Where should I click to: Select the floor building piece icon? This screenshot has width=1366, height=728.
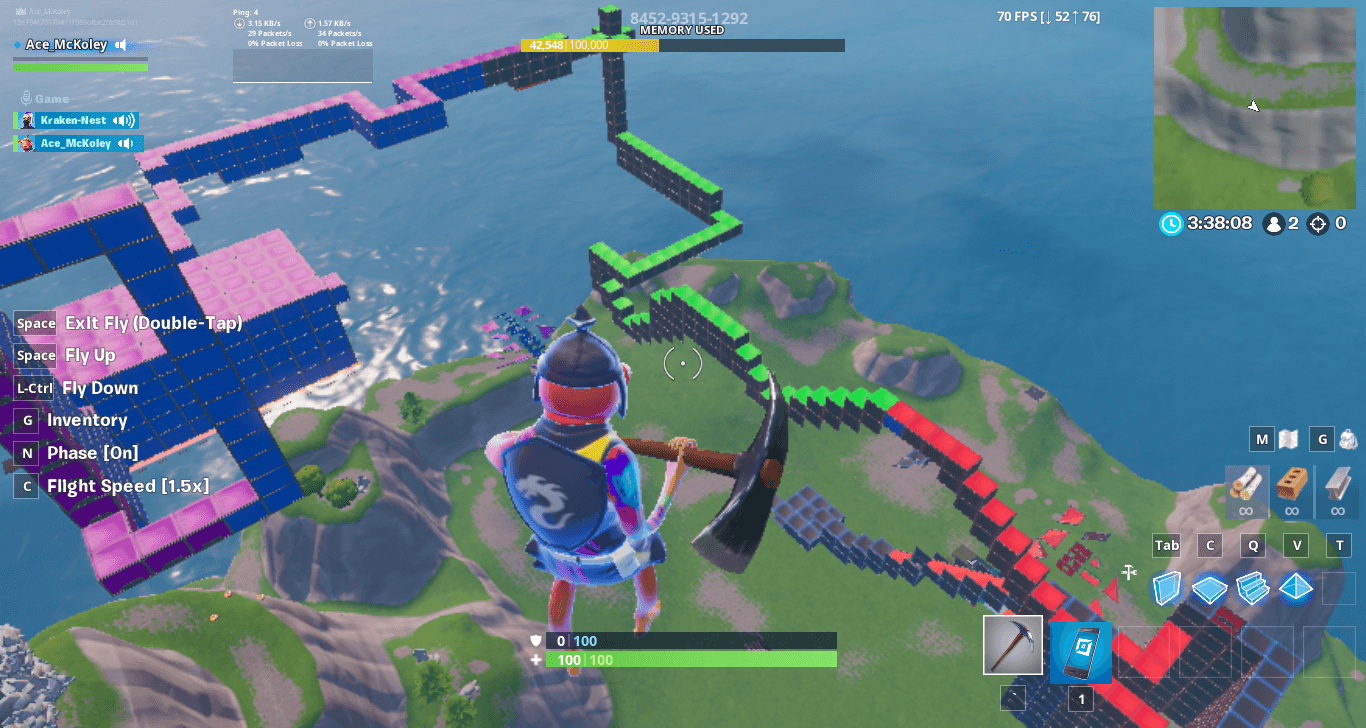point(1210,590)
